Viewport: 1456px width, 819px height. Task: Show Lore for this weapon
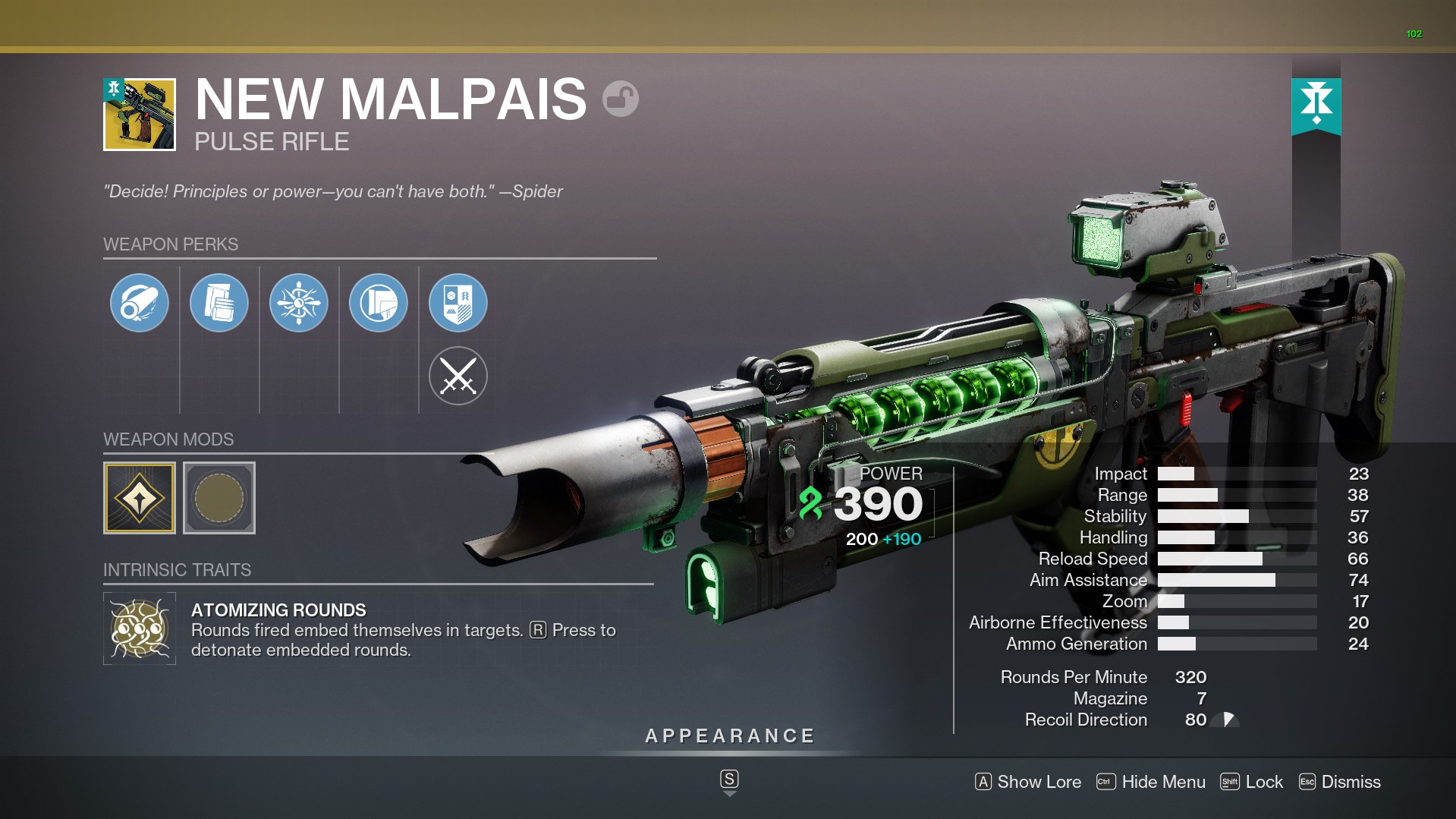pos(1029,782)
